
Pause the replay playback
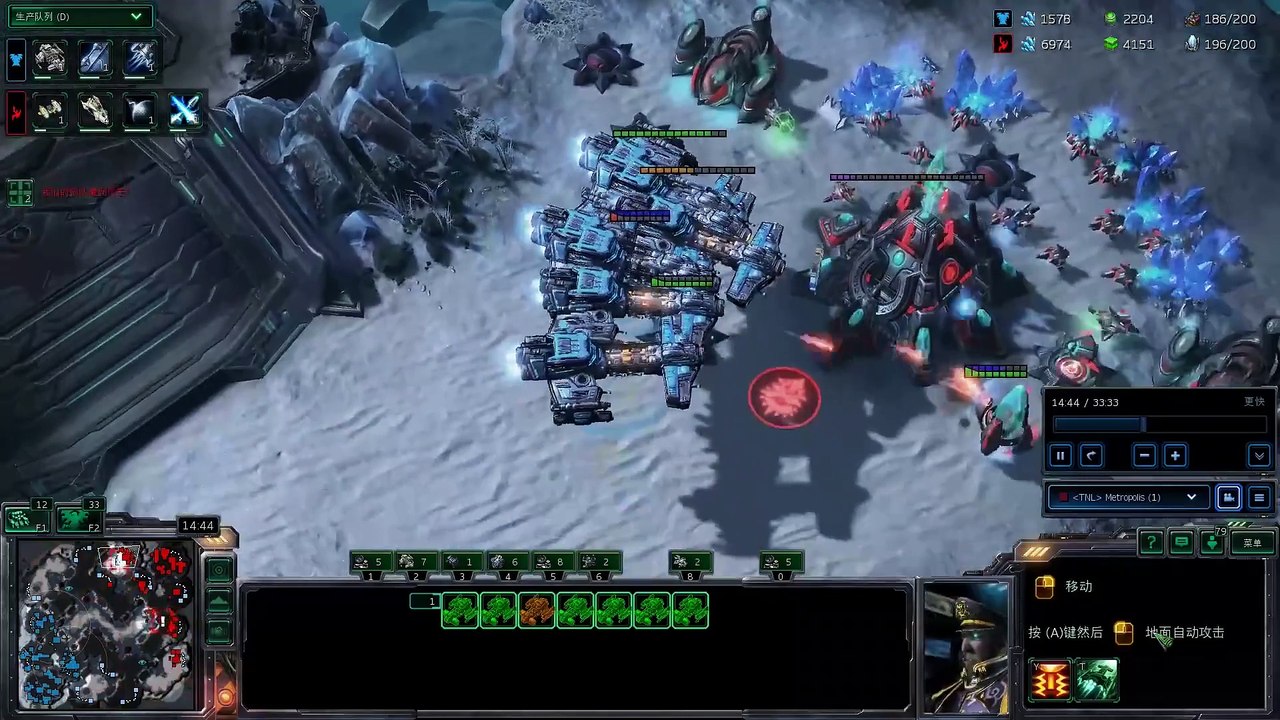point(1060,456)
